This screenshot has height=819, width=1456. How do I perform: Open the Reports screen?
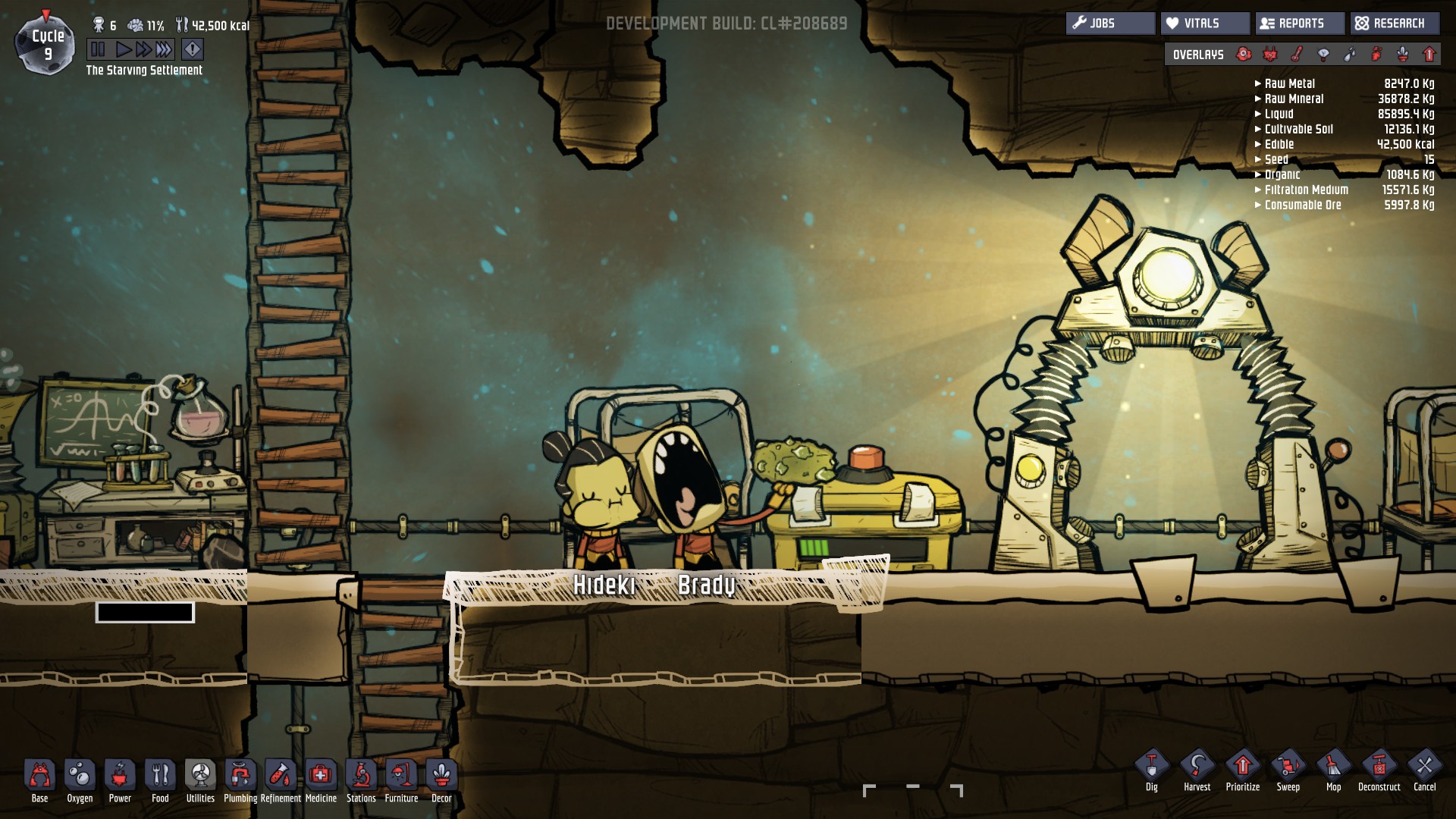[1300, 23]
